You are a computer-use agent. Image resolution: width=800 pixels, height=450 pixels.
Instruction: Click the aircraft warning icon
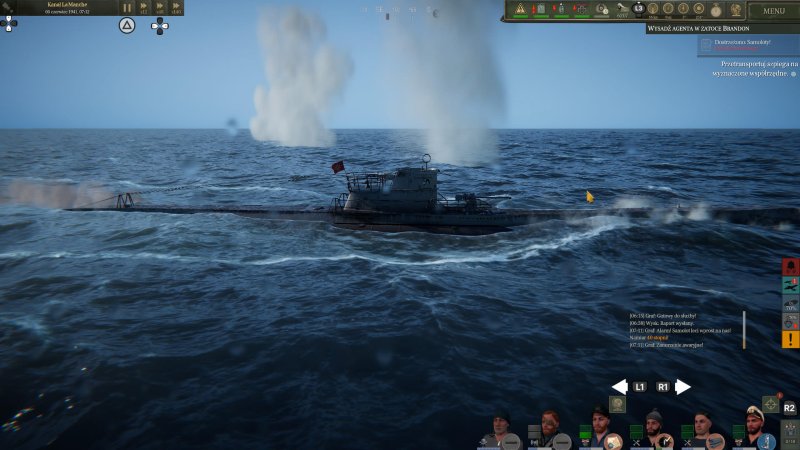click(x=790, y=285)
